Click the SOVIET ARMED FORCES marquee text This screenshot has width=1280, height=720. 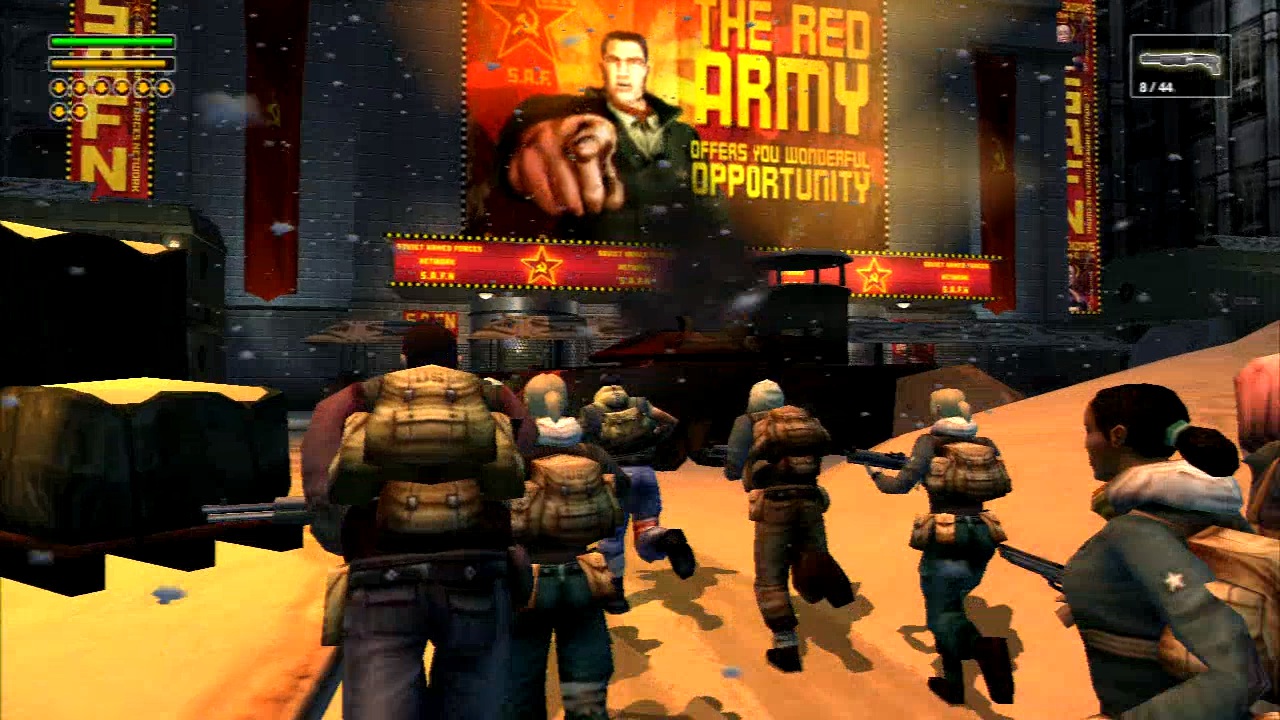[438, 248]
